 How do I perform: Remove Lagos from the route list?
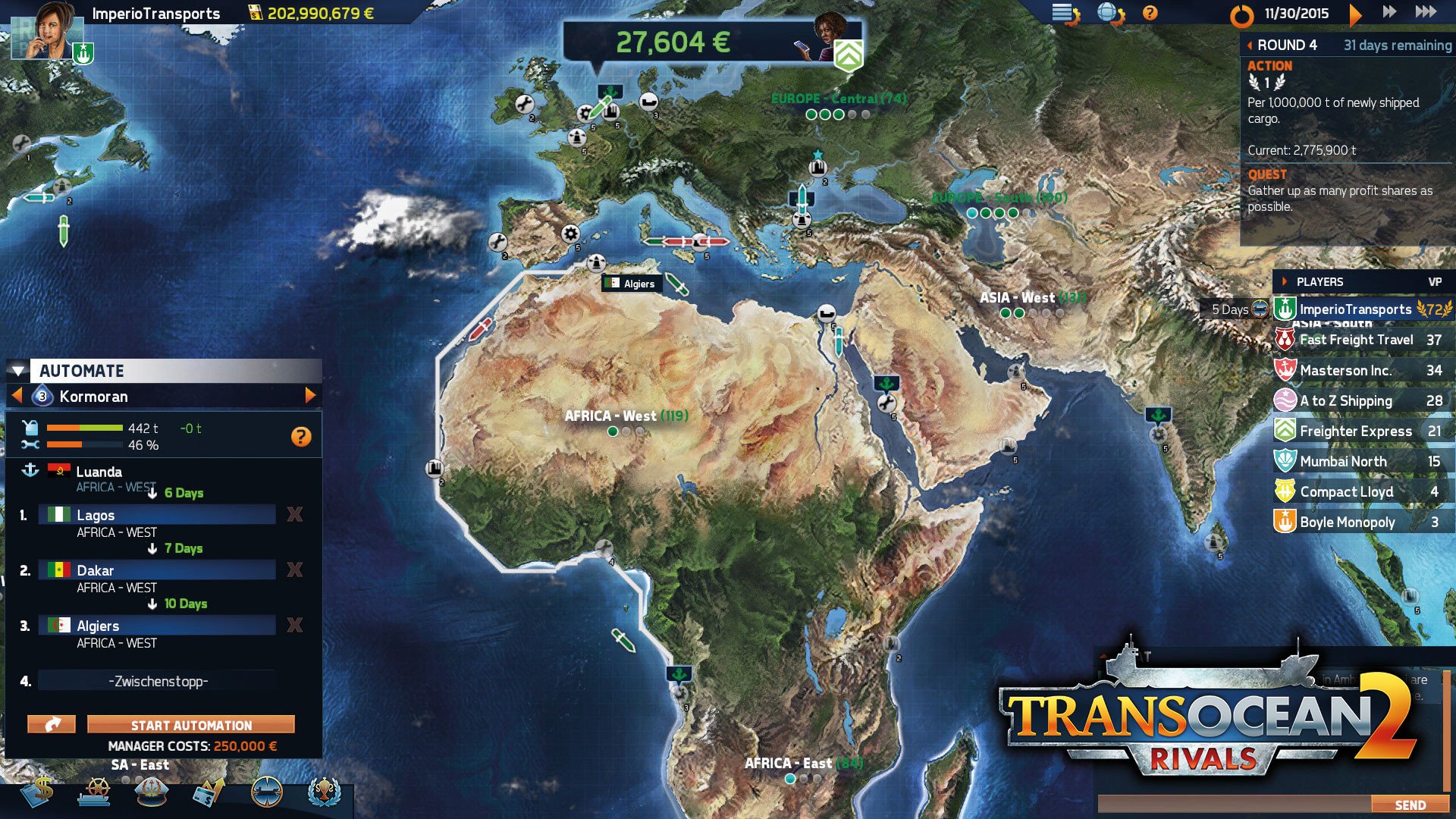(295, 515)
